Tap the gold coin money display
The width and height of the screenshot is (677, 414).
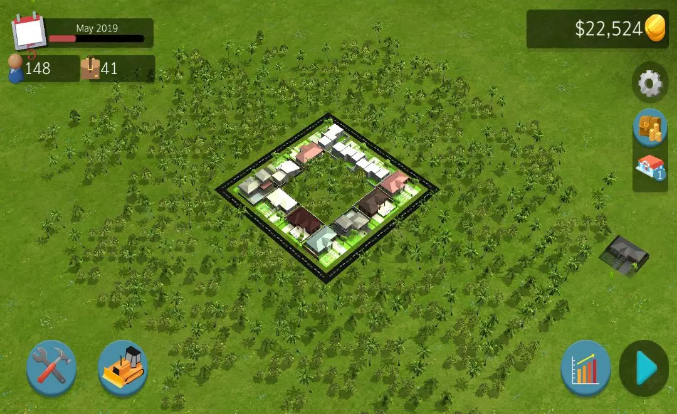coord(655,28)
